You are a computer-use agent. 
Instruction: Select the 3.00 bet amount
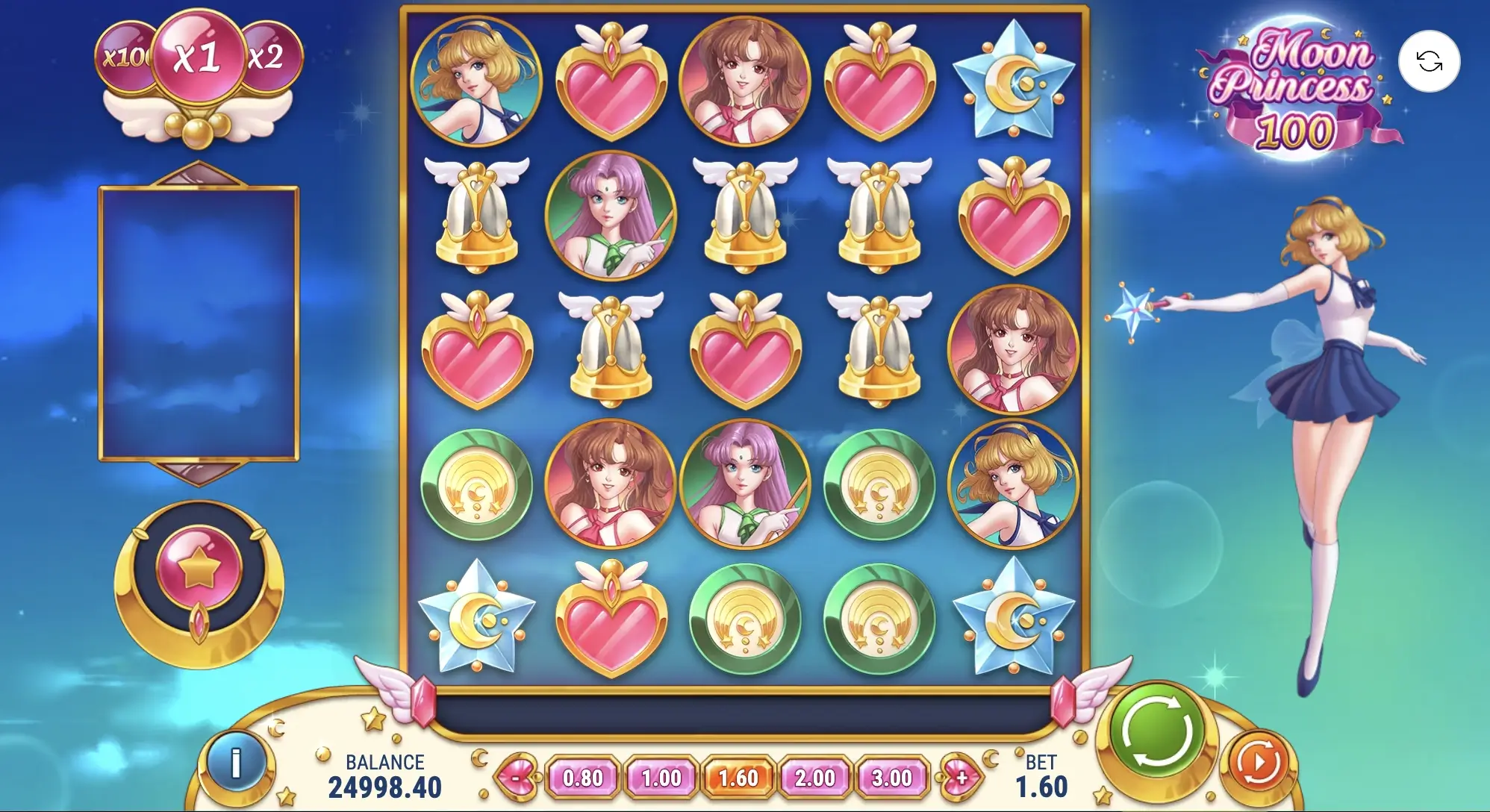click(x=893, y=777)
